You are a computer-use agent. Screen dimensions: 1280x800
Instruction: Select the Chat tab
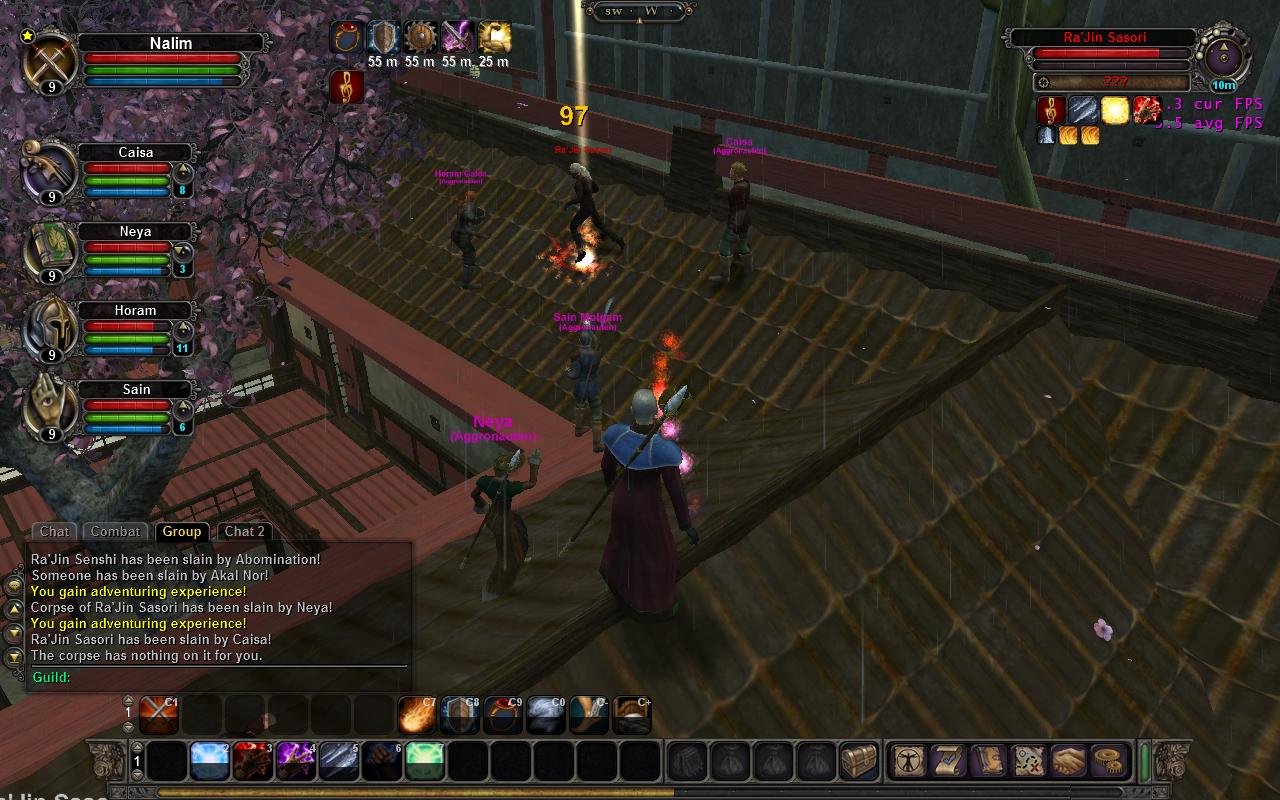click(54, 532)
